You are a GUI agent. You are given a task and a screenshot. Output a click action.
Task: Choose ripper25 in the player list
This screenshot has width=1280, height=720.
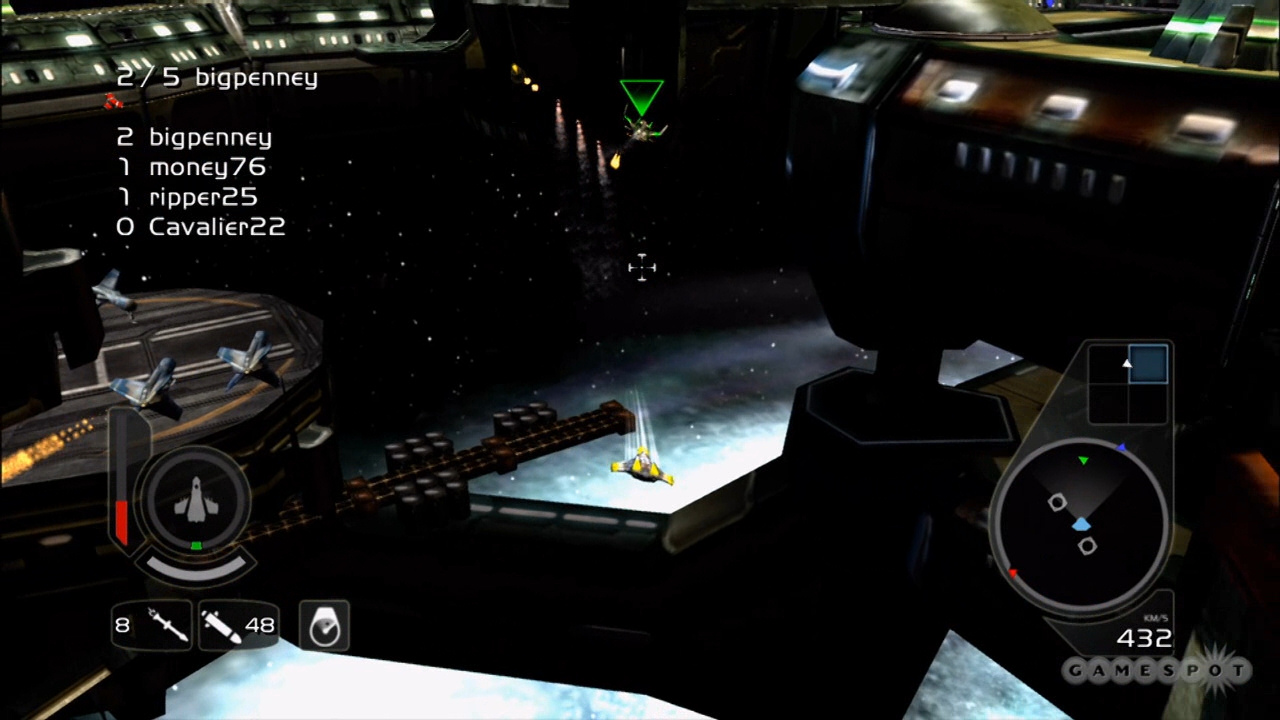(x=203, y=197)
